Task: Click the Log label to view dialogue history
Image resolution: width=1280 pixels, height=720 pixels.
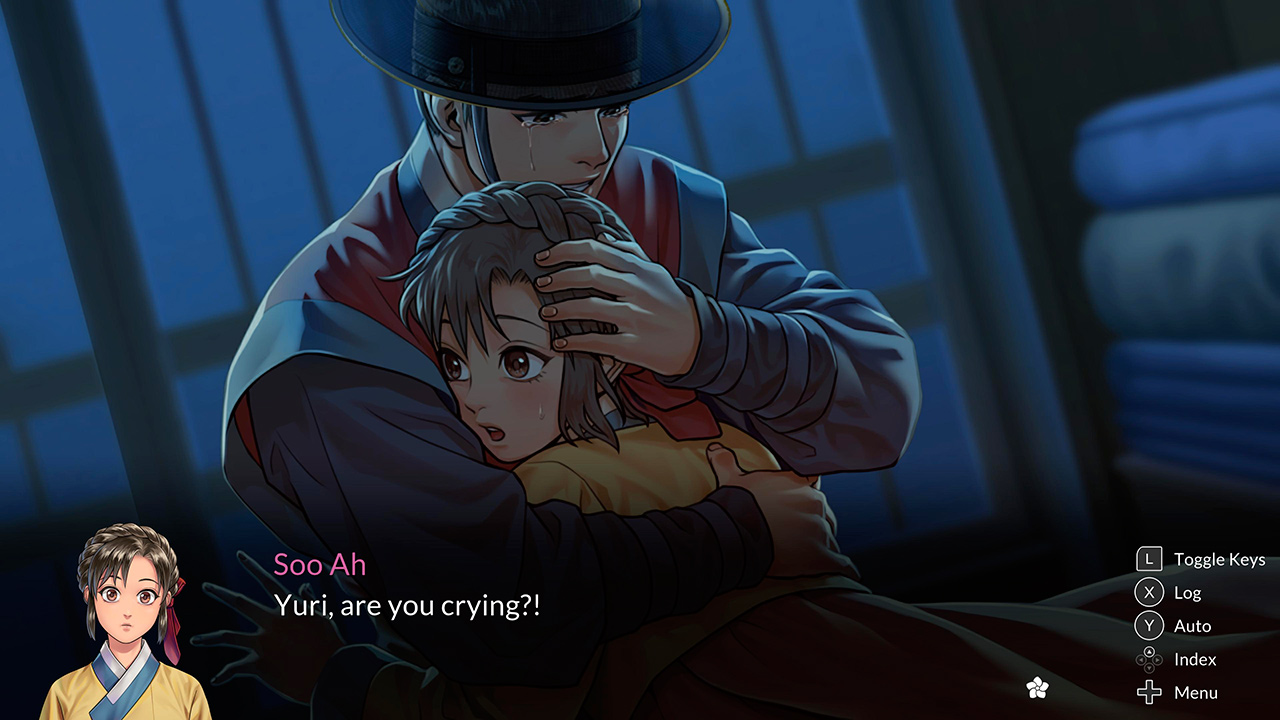Action: pyautogui.click(x=1188, y=592)
